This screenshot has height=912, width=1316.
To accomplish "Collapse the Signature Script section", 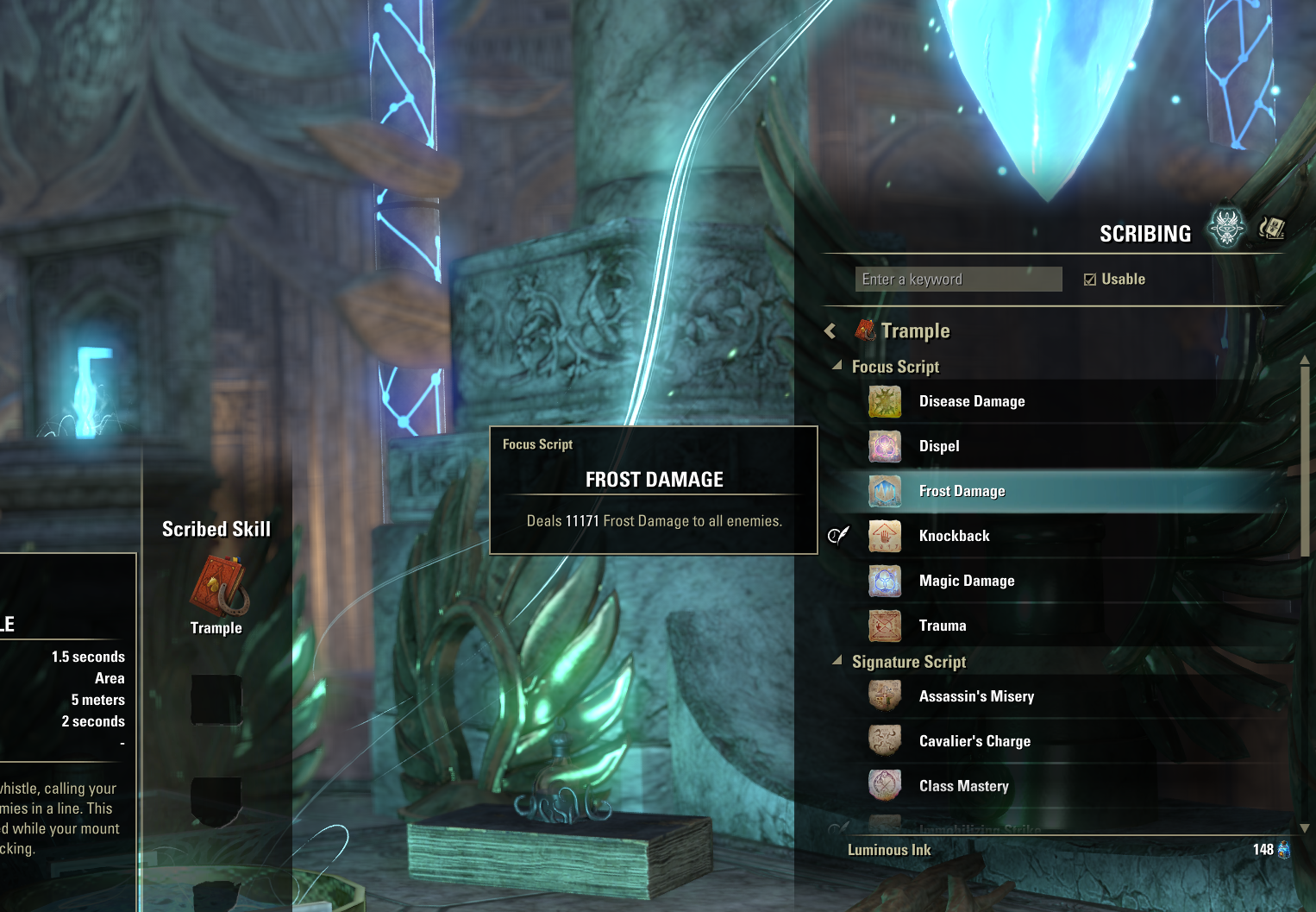I will (x=837, y=661).
